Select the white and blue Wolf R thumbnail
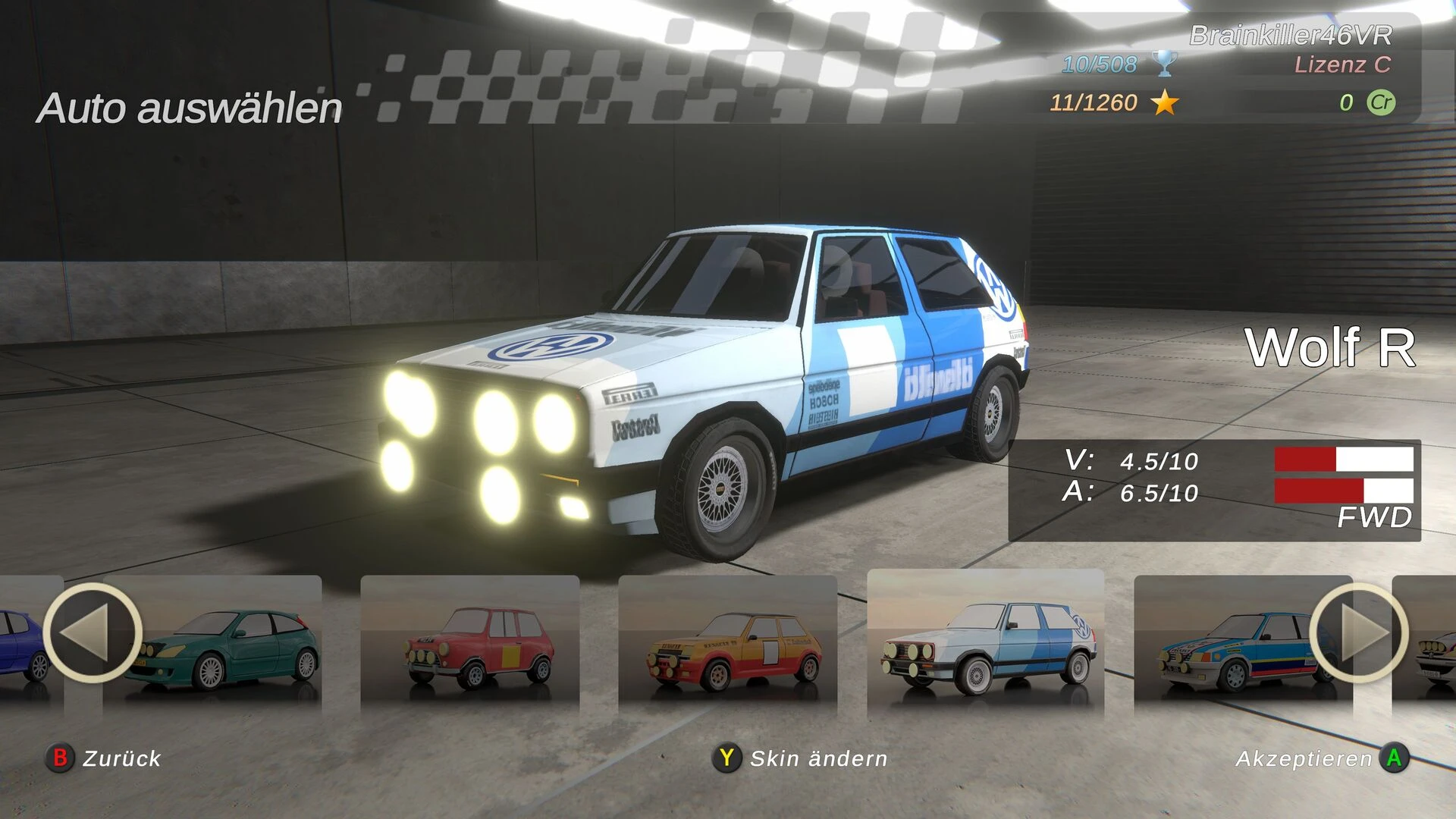The width and height of the screenshot is (1456, 819). pos(986,645)
